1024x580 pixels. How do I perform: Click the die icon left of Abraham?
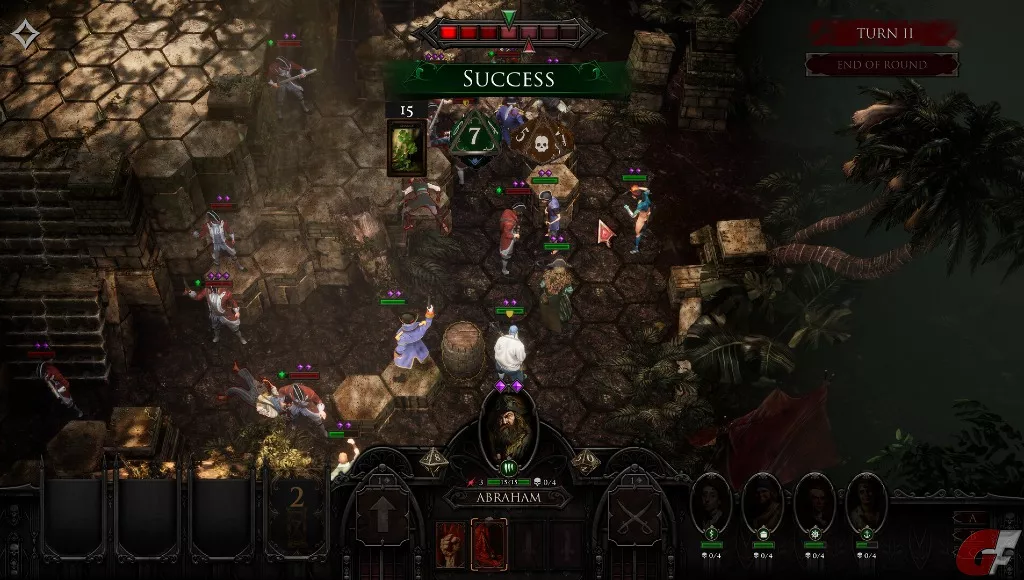pyautogui.click(x=437, y=458)
